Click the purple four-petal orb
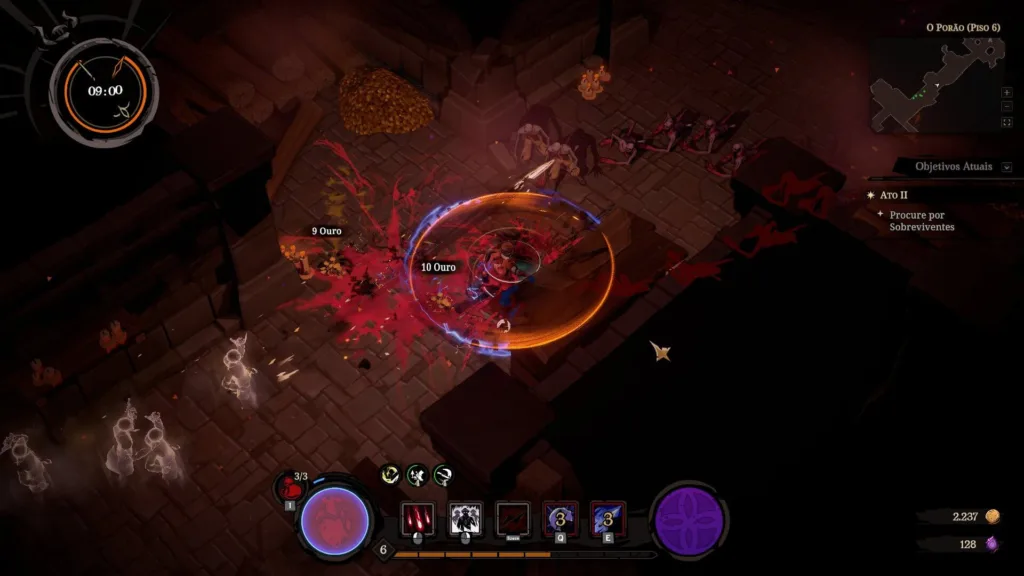Viewport: 1024px width, 576px height. point(688,520)
